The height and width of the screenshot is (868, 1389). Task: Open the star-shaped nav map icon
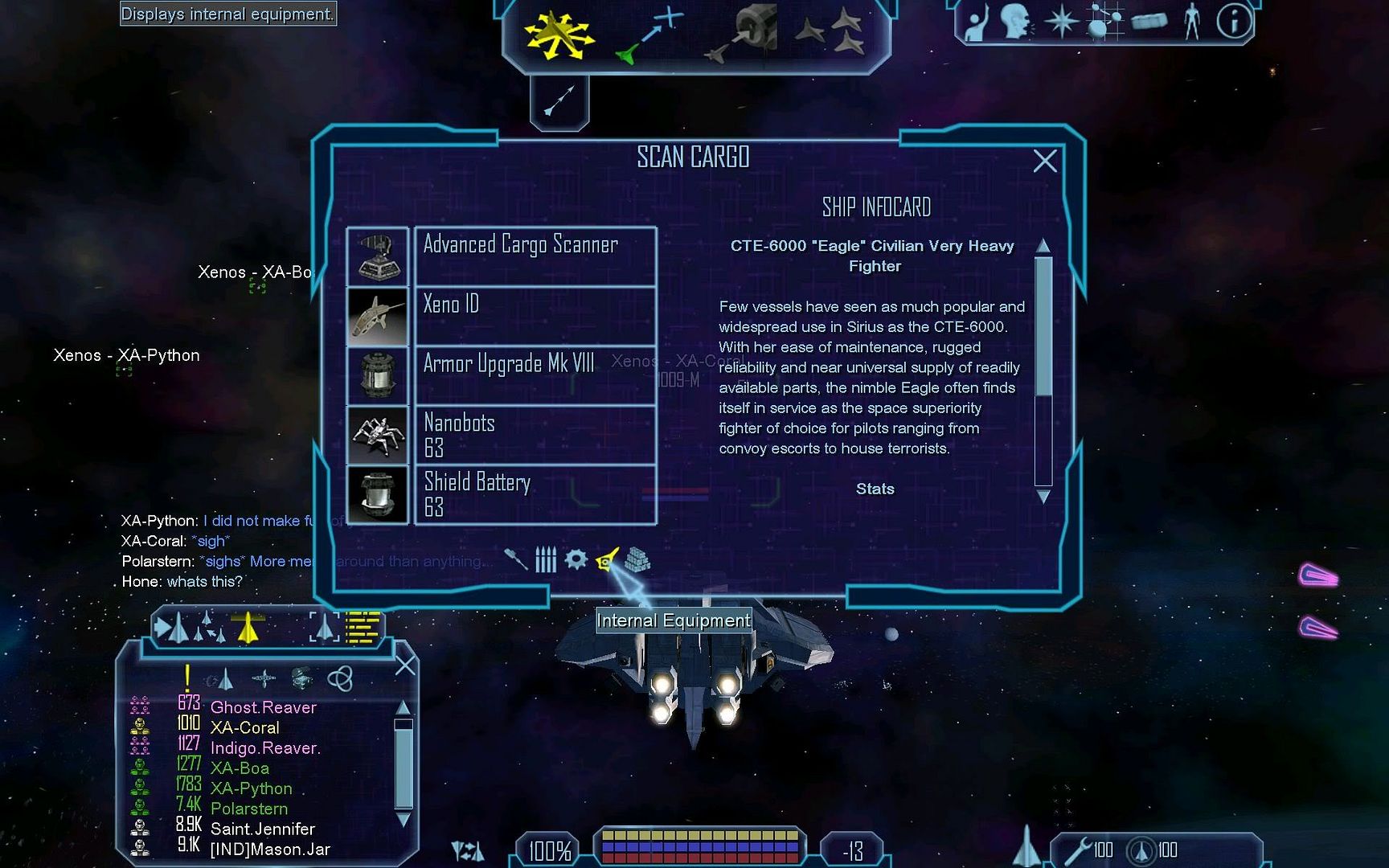tap(1061, 22)
